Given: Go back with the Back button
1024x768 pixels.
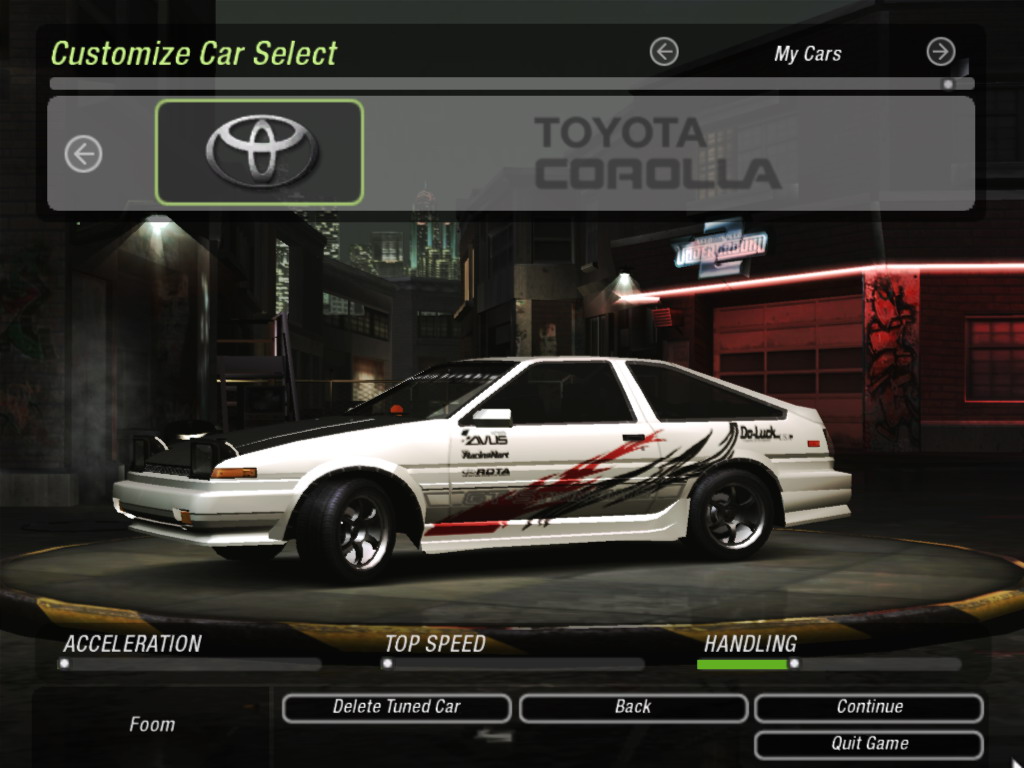Looking at the screenshot, I should click(632, 707).
